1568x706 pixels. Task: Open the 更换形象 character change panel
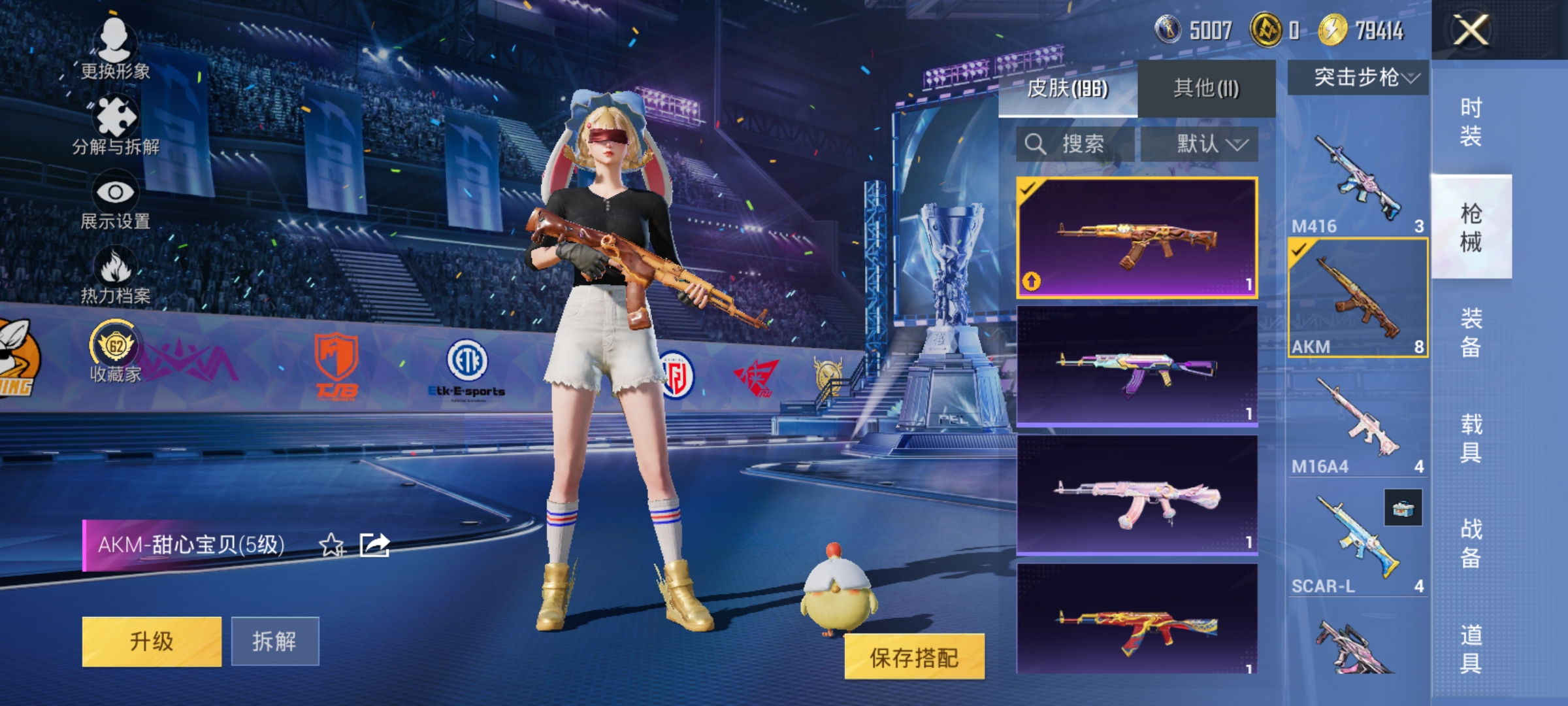pyautogui.click(x=116, y=49)
